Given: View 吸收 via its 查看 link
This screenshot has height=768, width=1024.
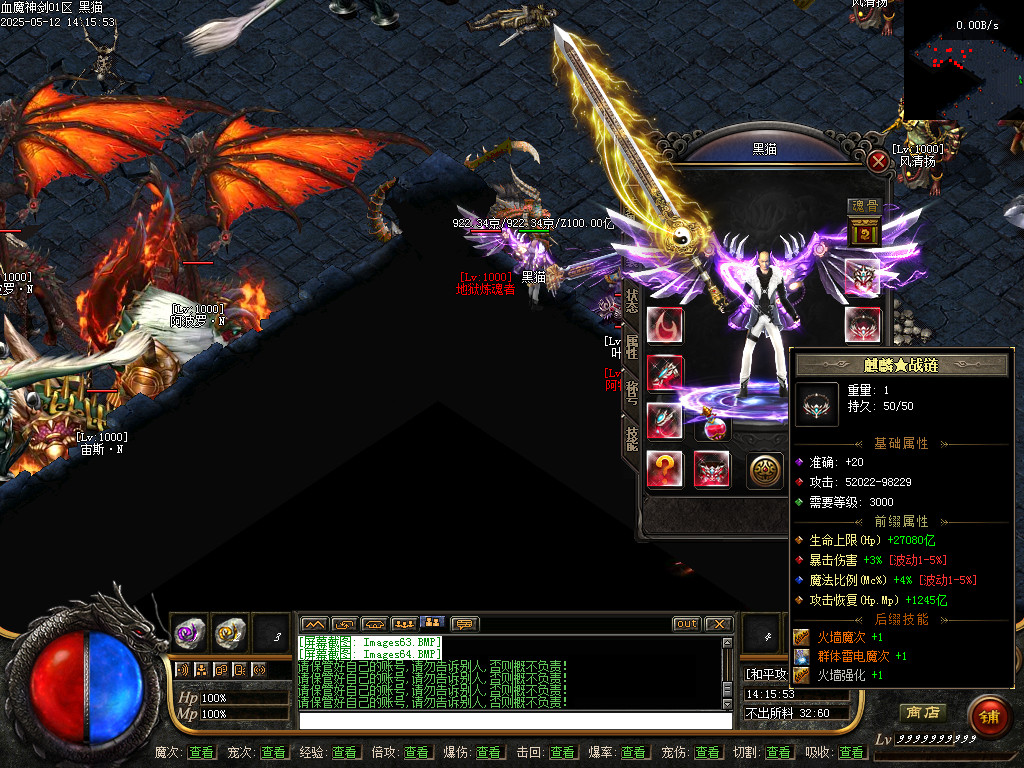Looking at the screenshot, I should click(x=851, y=752).
